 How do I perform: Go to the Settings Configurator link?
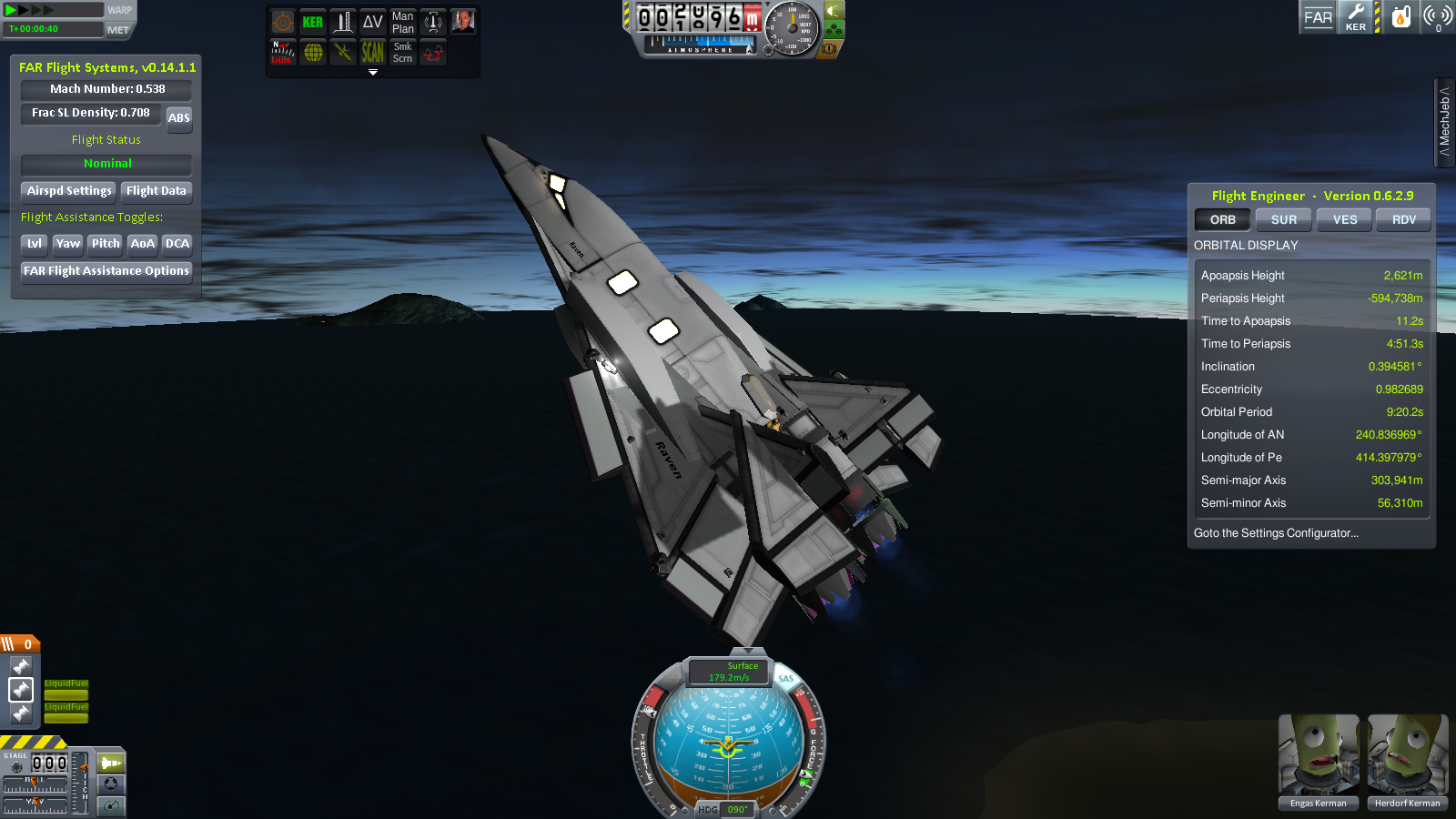pos(1276,533)
